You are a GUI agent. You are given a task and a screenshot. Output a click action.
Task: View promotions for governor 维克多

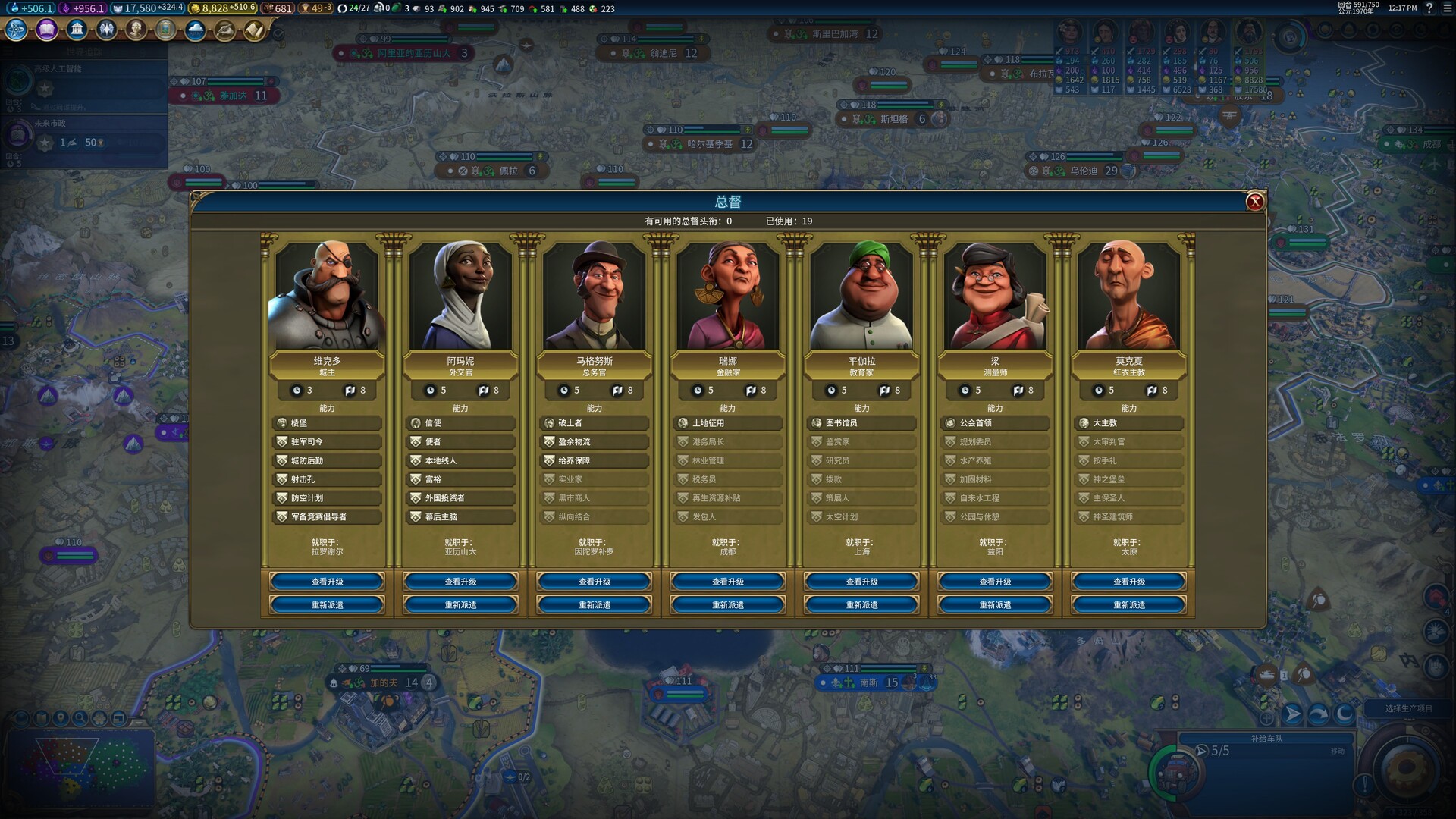tap(327, 582)
